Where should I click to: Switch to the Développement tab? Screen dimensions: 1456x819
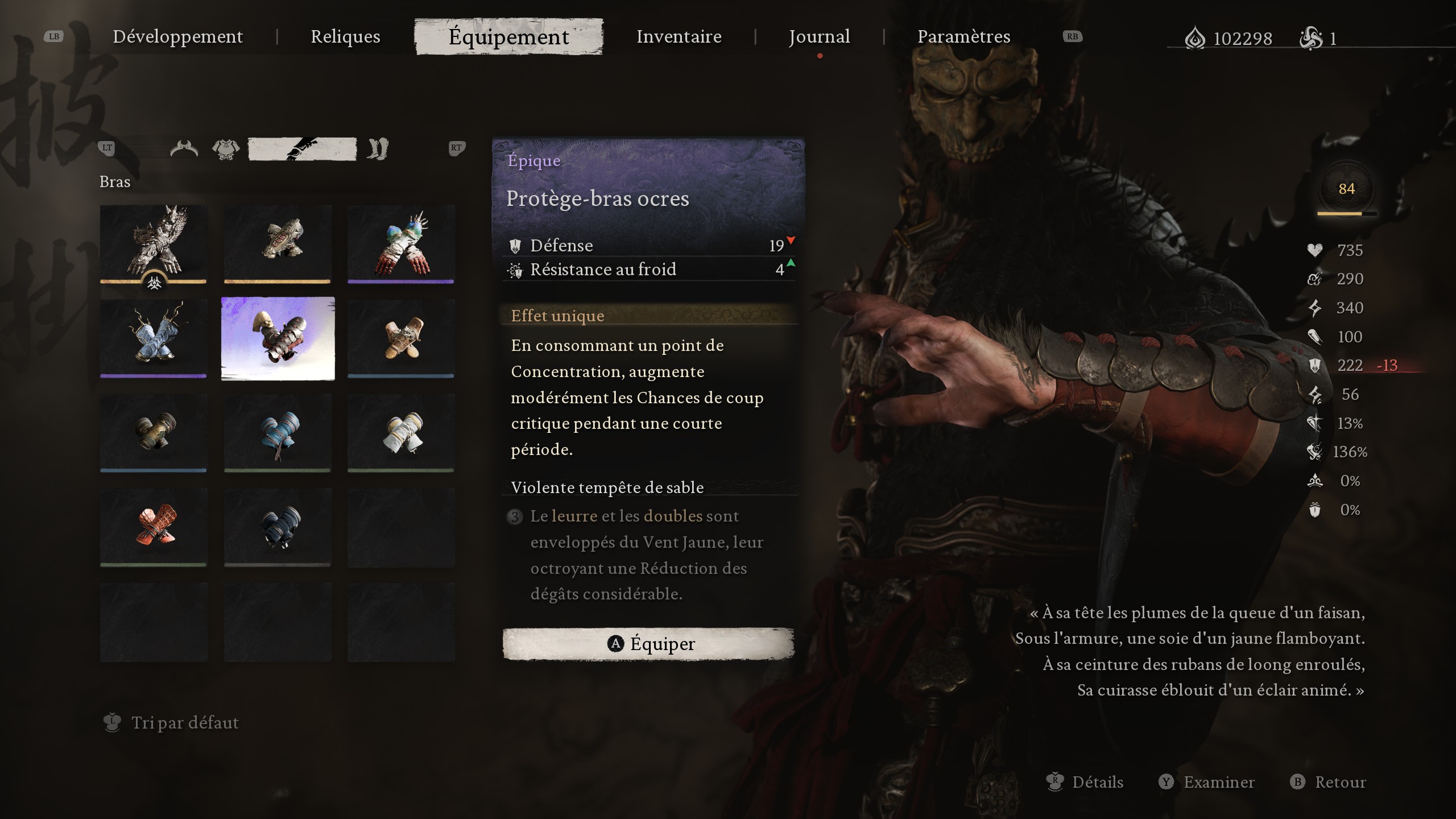tap(177, 36)
